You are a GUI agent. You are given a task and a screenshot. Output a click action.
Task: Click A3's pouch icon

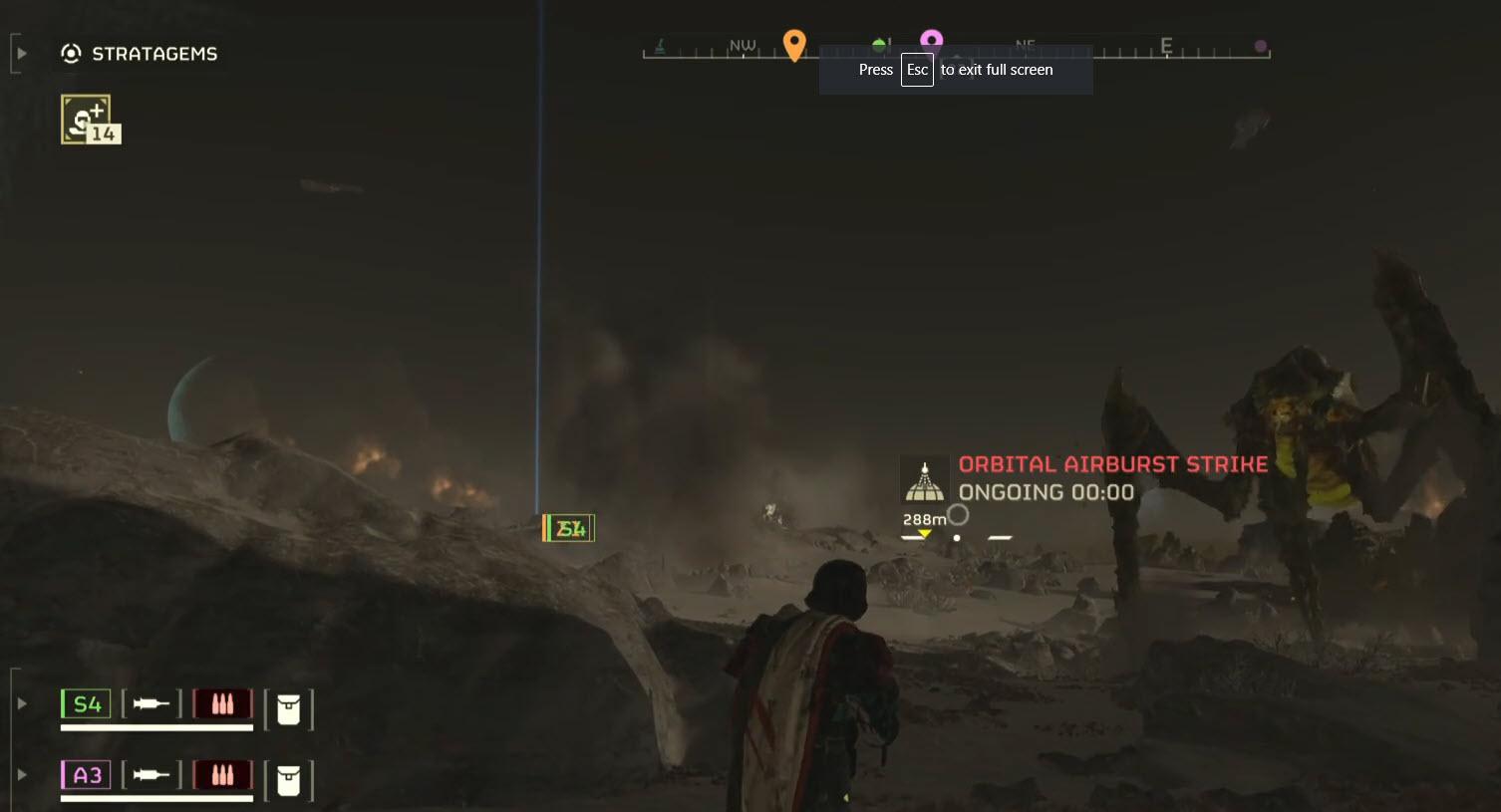(x=289, y=780)
